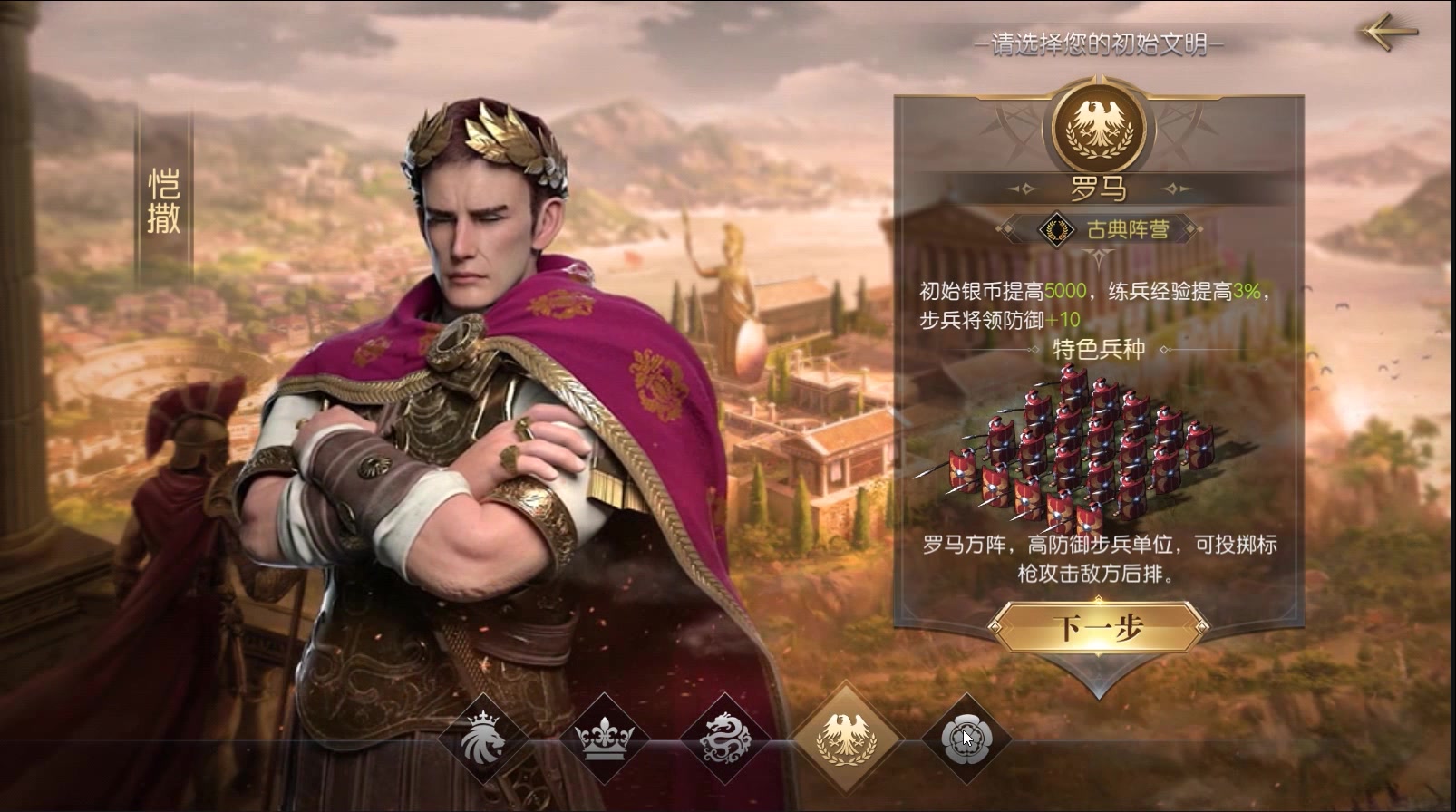This screenshot has height=812, width=1456.
Task: Select the Rome eagle emblem
Action: tap(846, 736)
